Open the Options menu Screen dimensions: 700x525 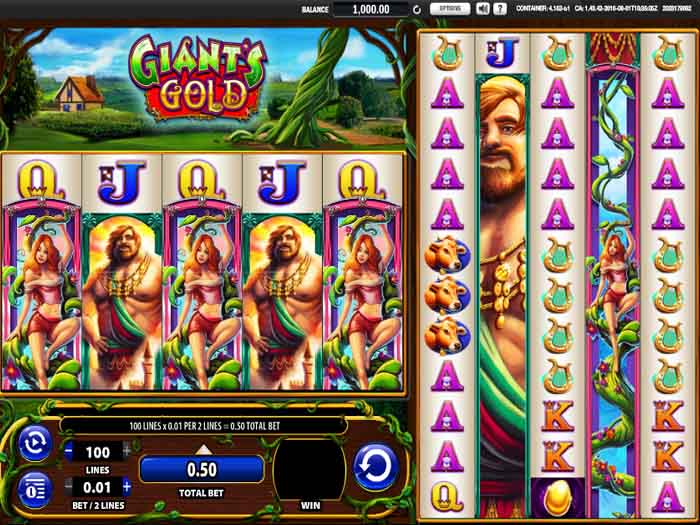coord(450,9)
